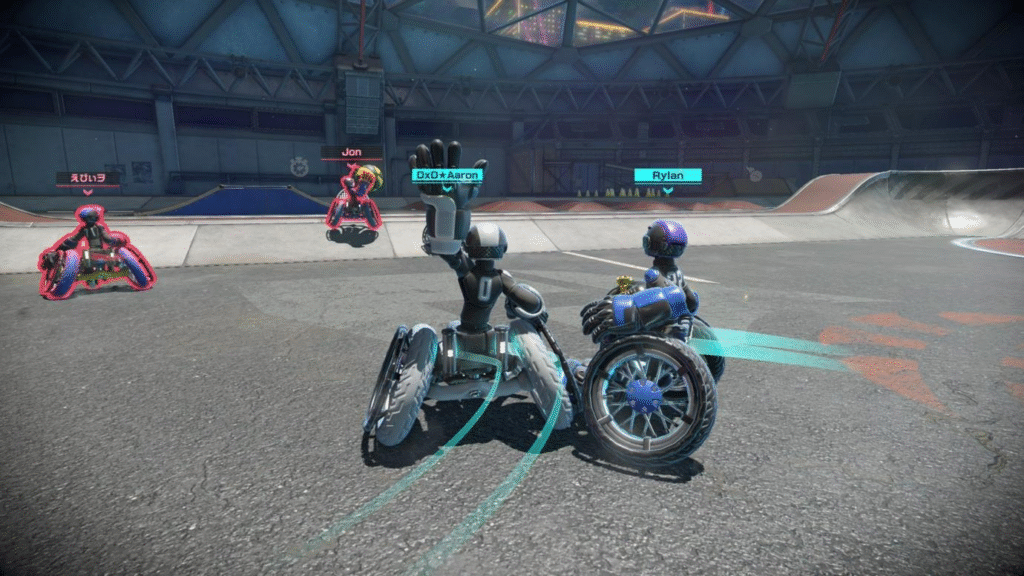The height and width of the screenshot is (576, 1024).
Task: Choose the Rylan teammate name tag
Action: pos(667,176)
